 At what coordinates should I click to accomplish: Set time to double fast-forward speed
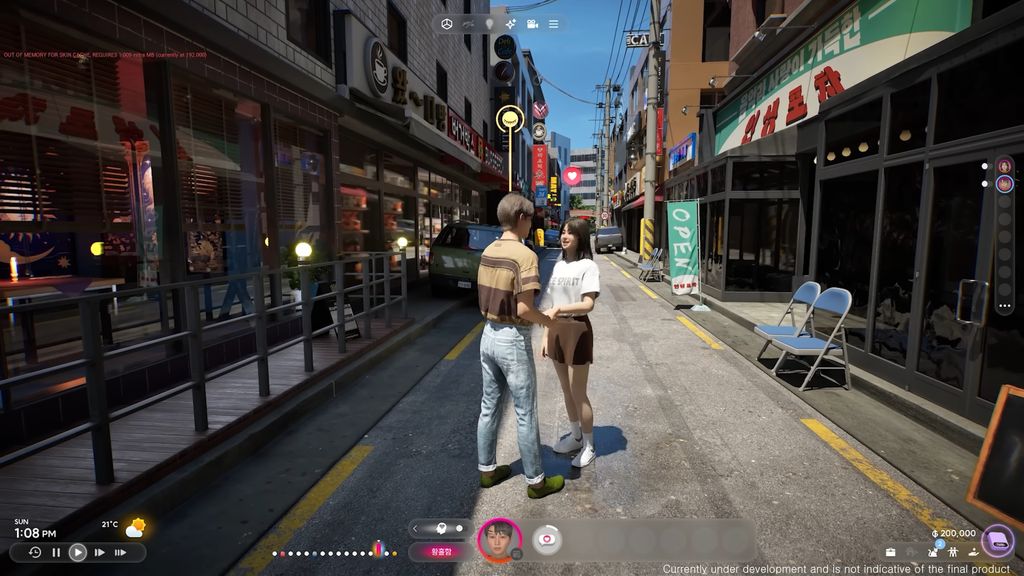(99, 552)
